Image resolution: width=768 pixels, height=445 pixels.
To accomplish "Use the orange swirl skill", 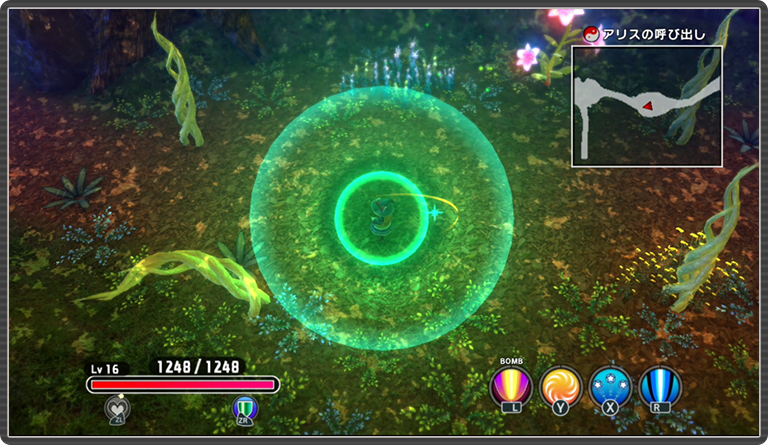I will pyautogui.click(x=560, y=386).
